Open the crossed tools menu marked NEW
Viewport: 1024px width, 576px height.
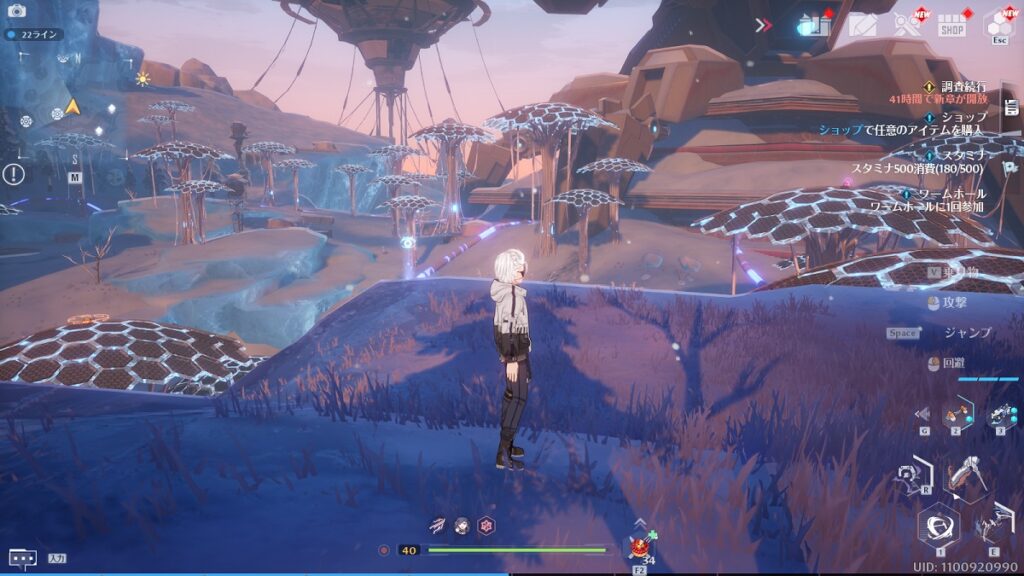(907, 25)
